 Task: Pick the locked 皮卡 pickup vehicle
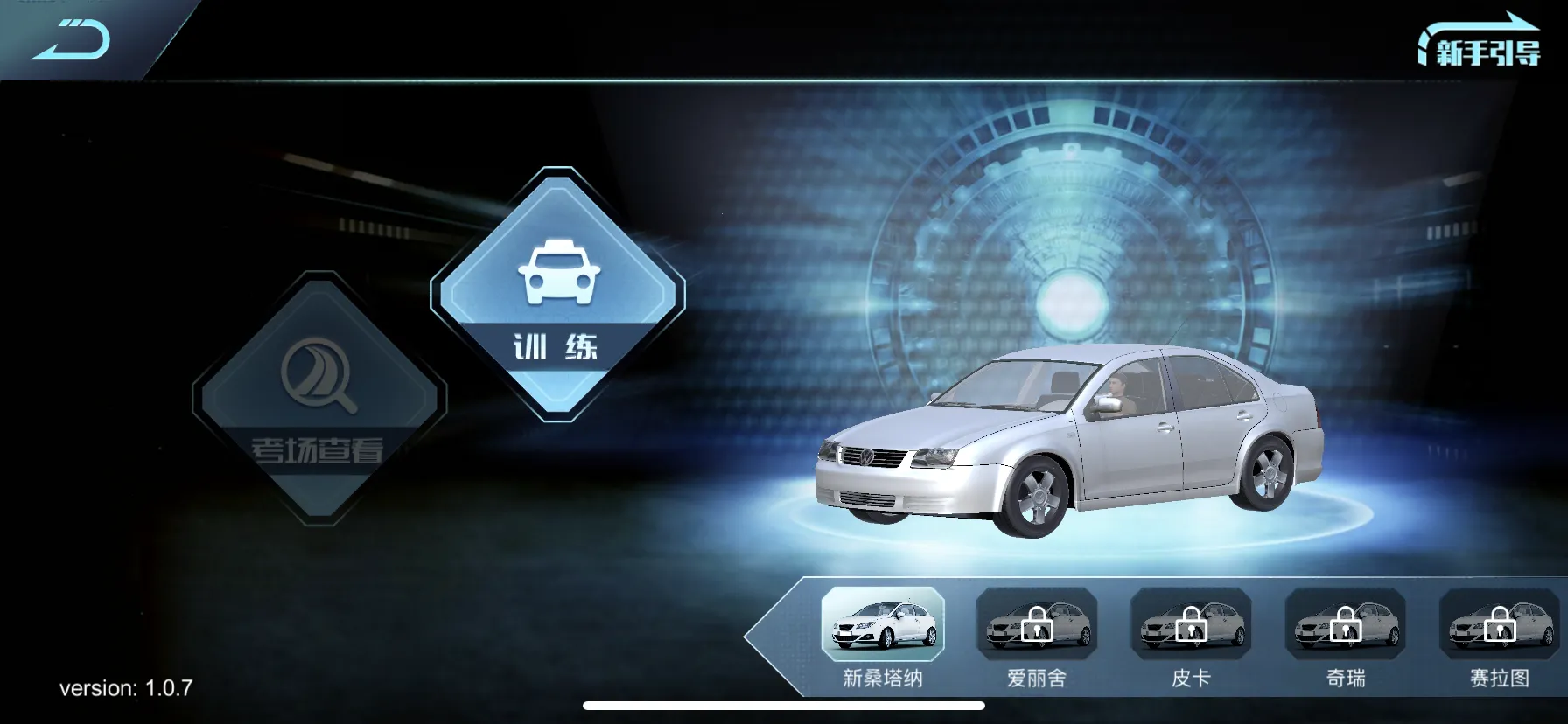click(1191, 625)
